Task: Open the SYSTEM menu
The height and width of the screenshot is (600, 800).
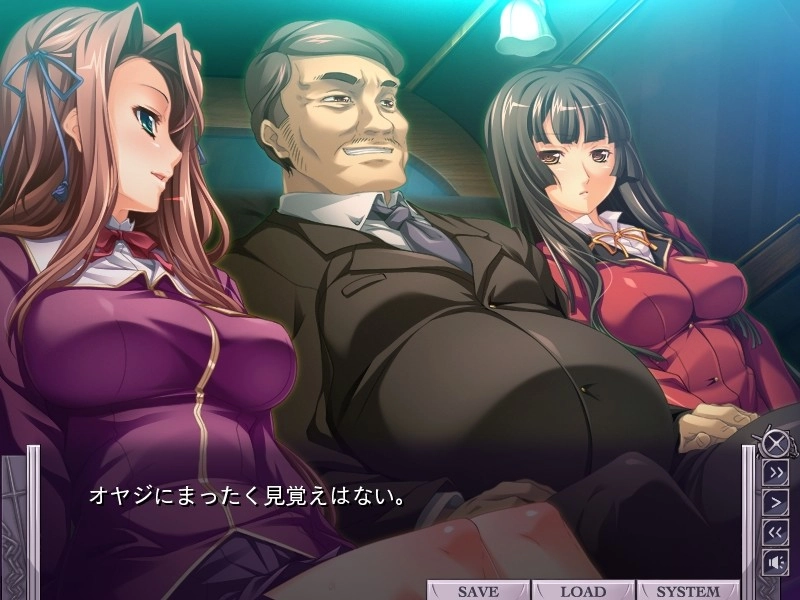Action: click(687, 591)
